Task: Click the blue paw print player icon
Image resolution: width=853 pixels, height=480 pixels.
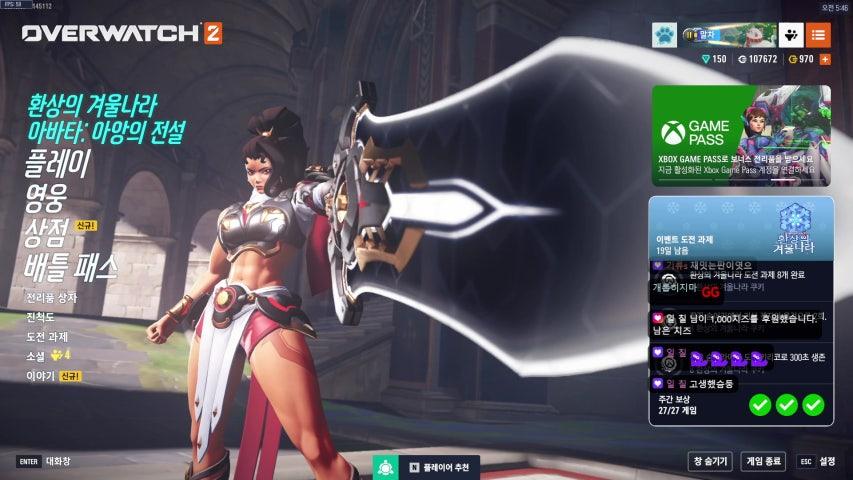Action: click(665, 35)
